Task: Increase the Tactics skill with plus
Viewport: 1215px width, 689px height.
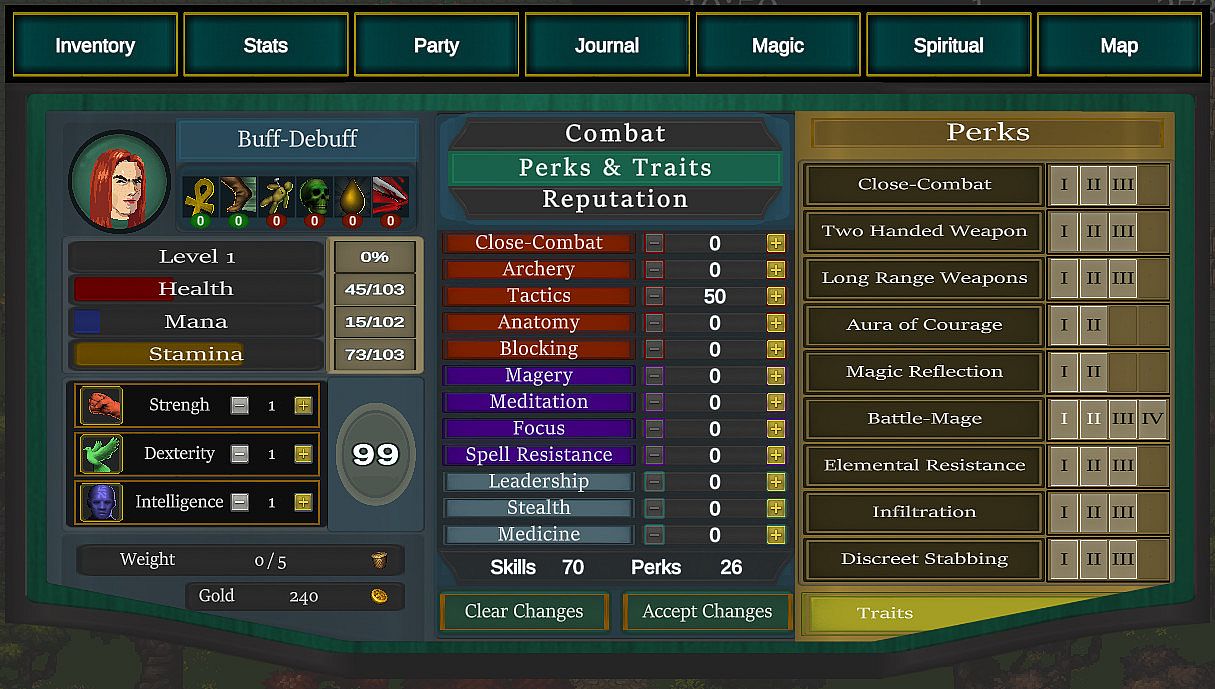Action: 775,296
